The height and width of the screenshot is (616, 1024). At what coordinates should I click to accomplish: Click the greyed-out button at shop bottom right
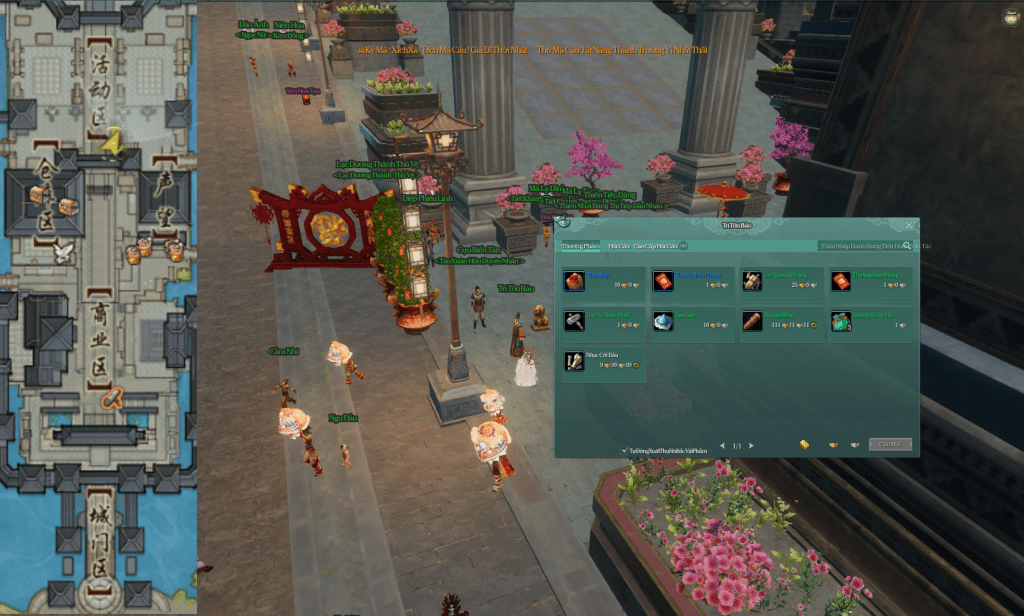[889, 444]
